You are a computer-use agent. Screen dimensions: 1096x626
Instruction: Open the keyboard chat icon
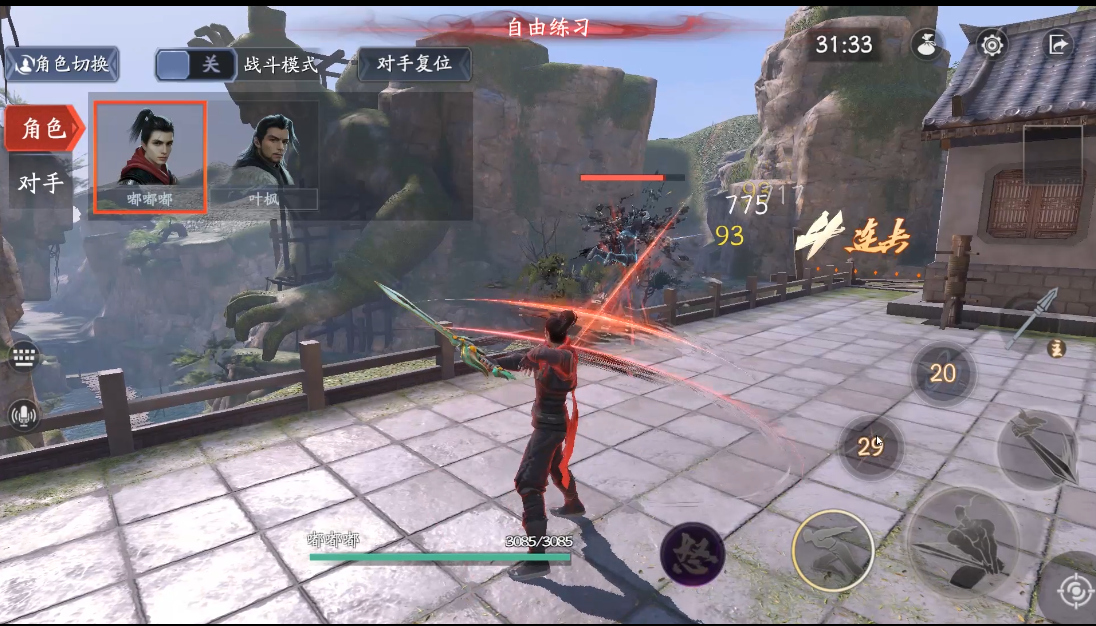click(x=24, y=357)
